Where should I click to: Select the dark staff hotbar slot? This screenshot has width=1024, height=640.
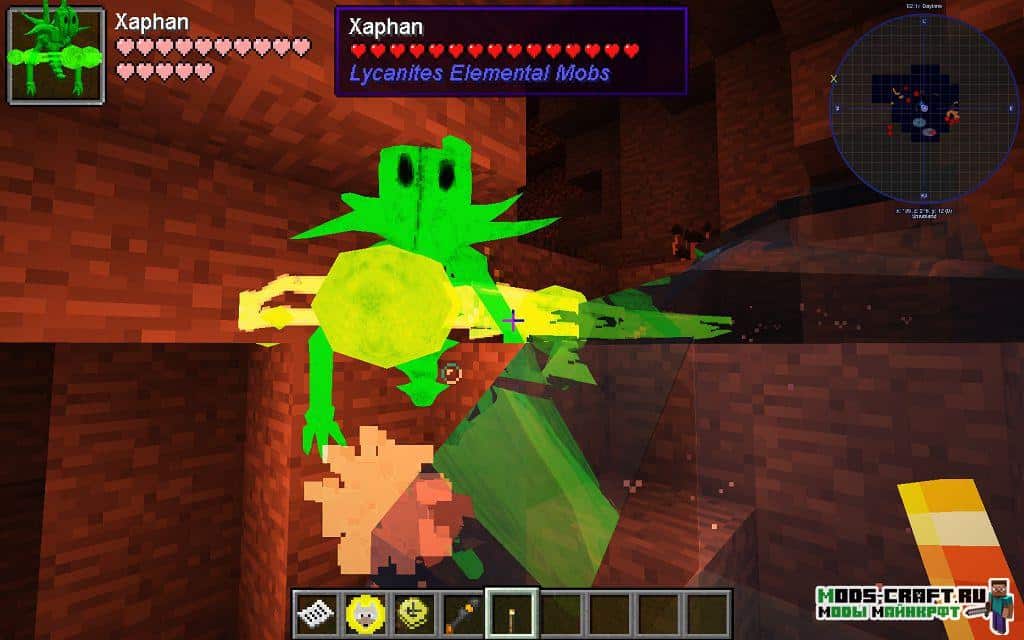tap(462, 612)
